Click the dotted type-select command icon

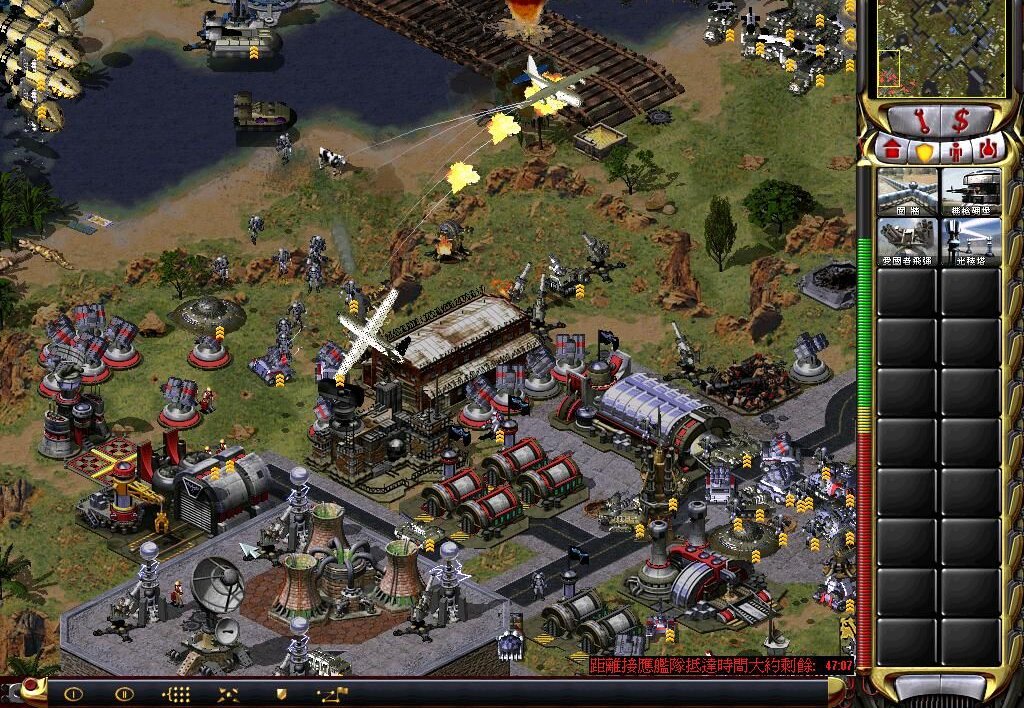pos(176,693)
